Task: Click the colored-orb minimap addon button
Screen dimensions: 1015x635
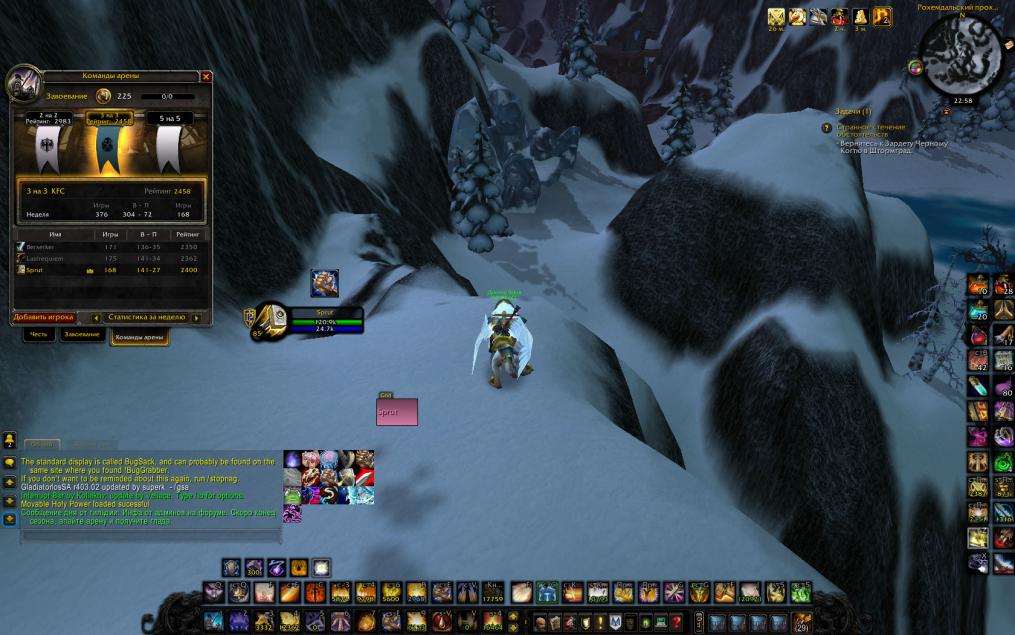Action: coord(915,67)
